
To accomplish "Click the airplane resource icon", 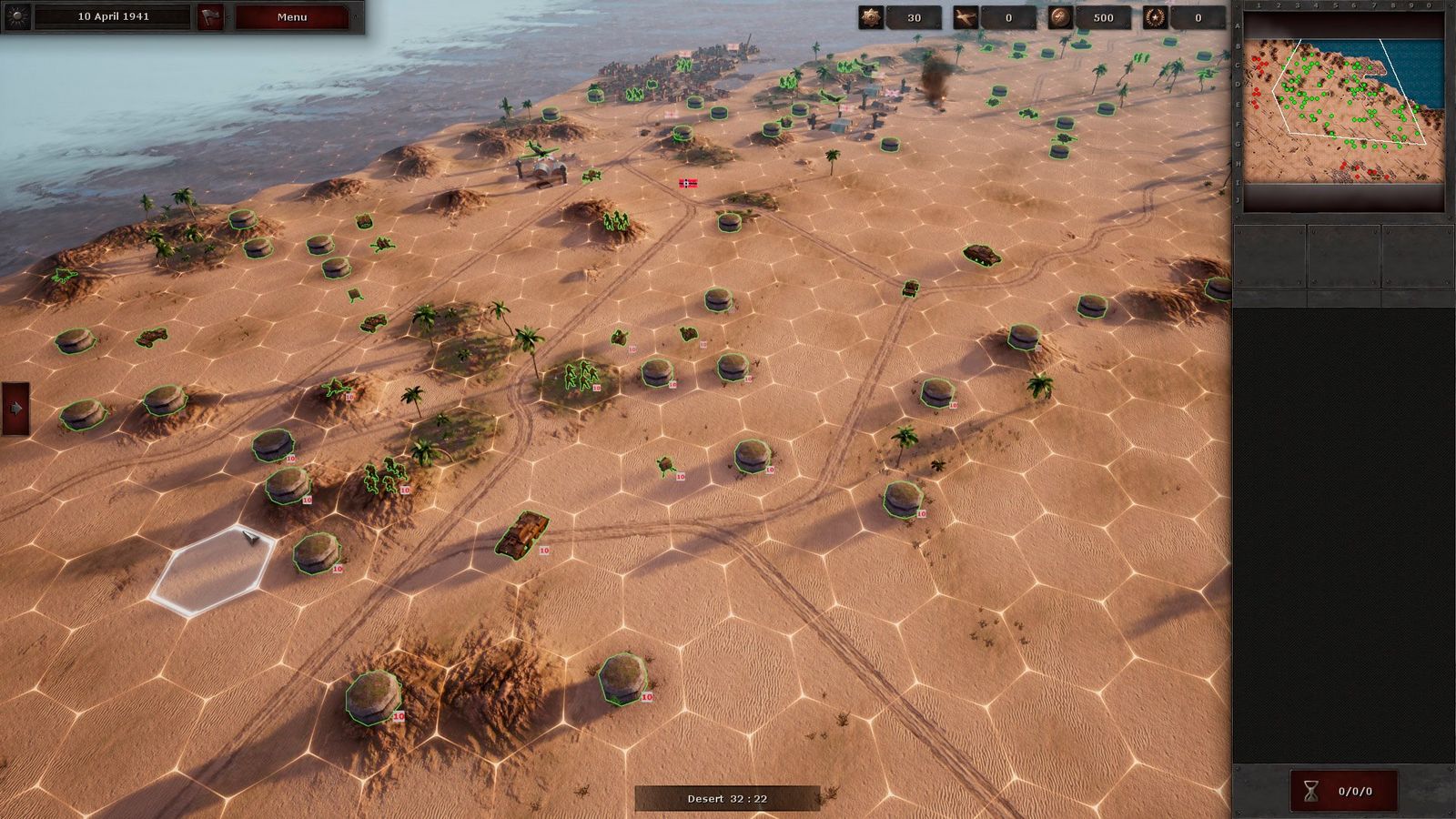I will (x=966, y=17).
